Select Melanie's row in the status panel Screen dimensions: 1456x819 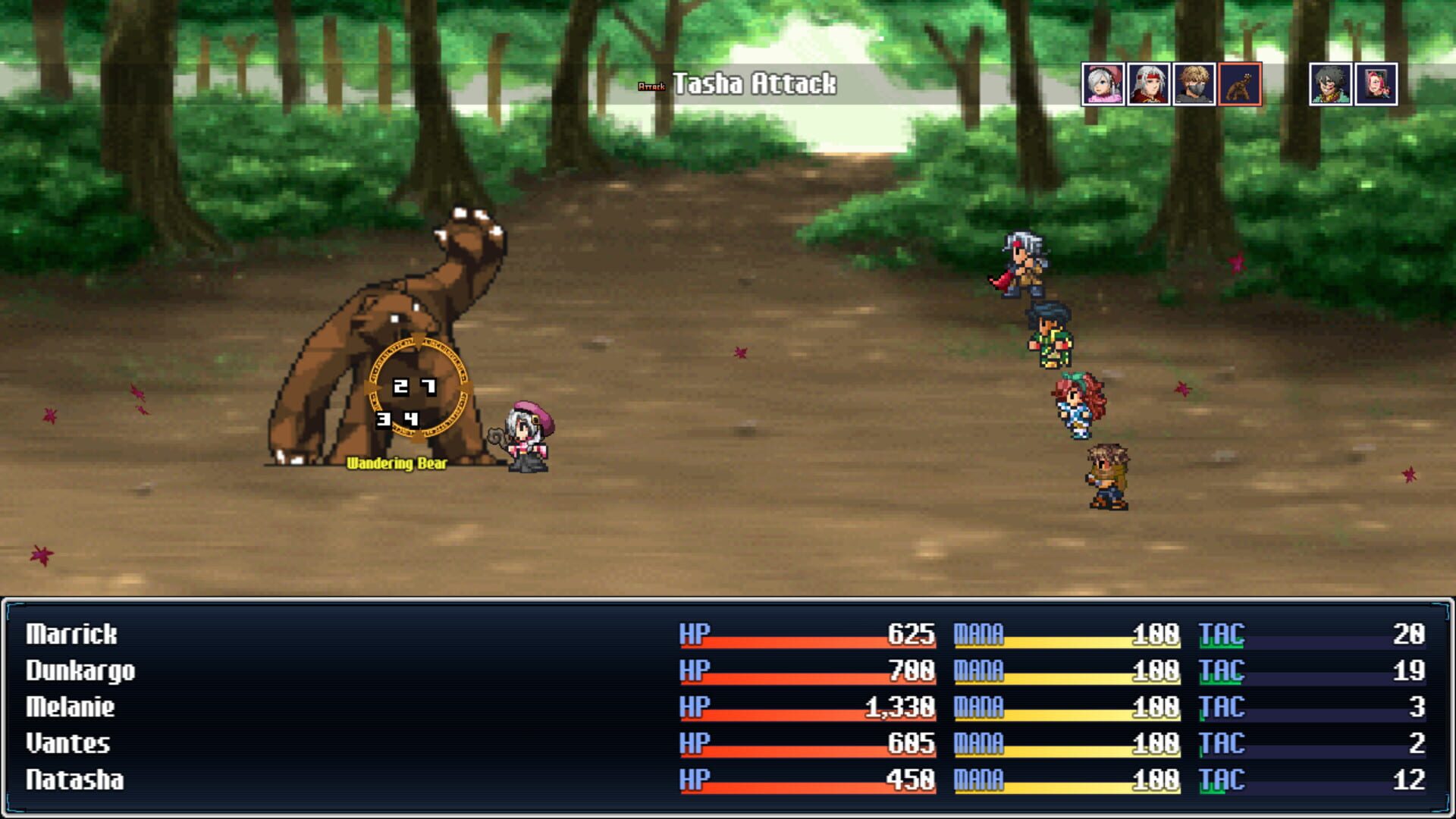pyautogui.click(x=72, y=708)
